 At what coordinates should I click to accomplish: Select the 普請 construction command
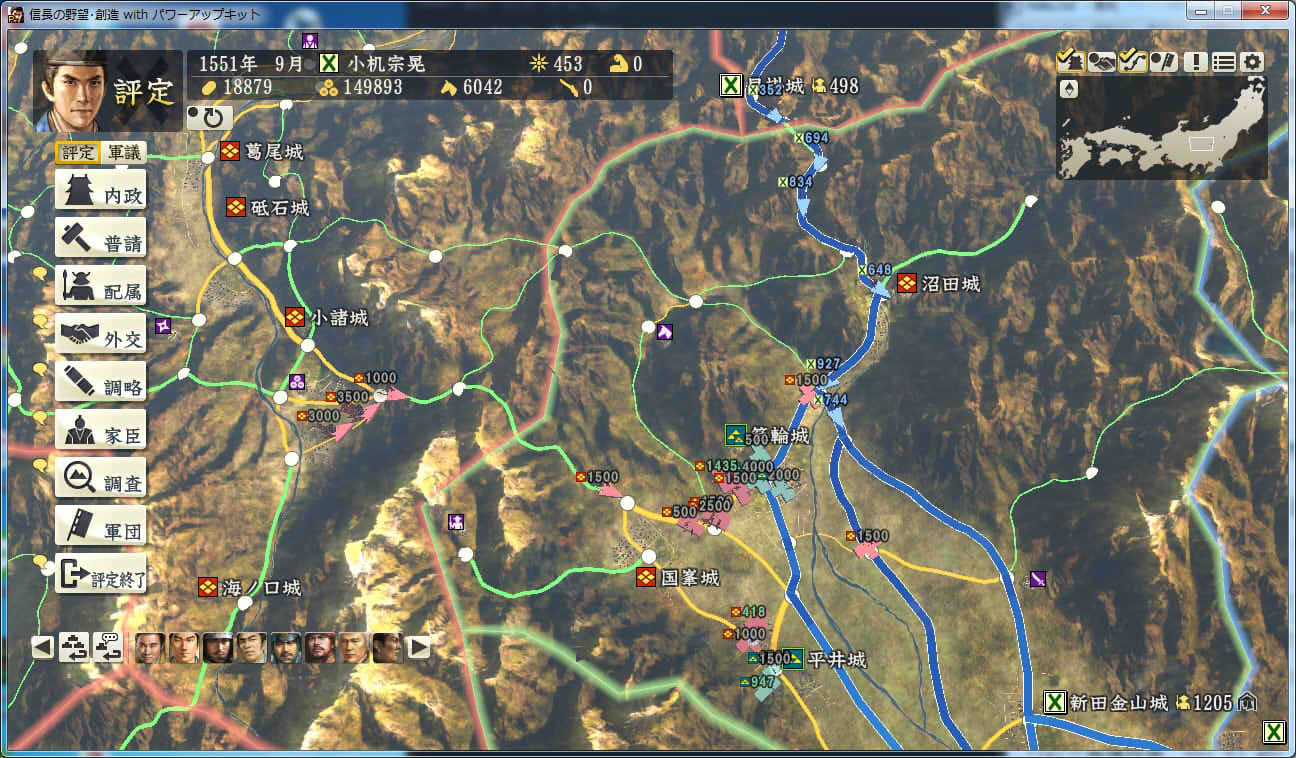point(100,239)
